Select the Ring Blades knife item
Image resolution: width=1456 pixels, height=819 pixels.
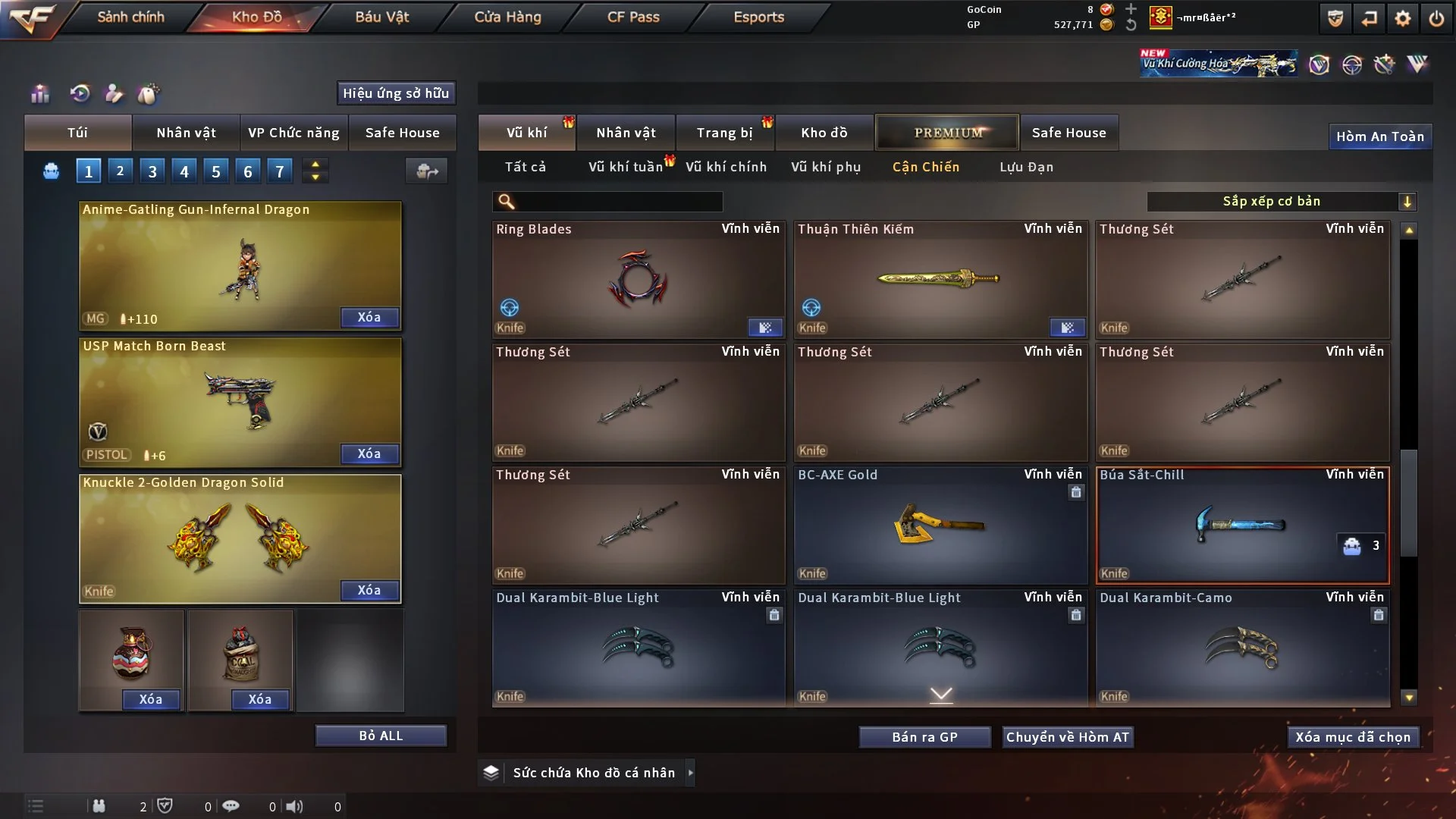(x=638, y=279)
